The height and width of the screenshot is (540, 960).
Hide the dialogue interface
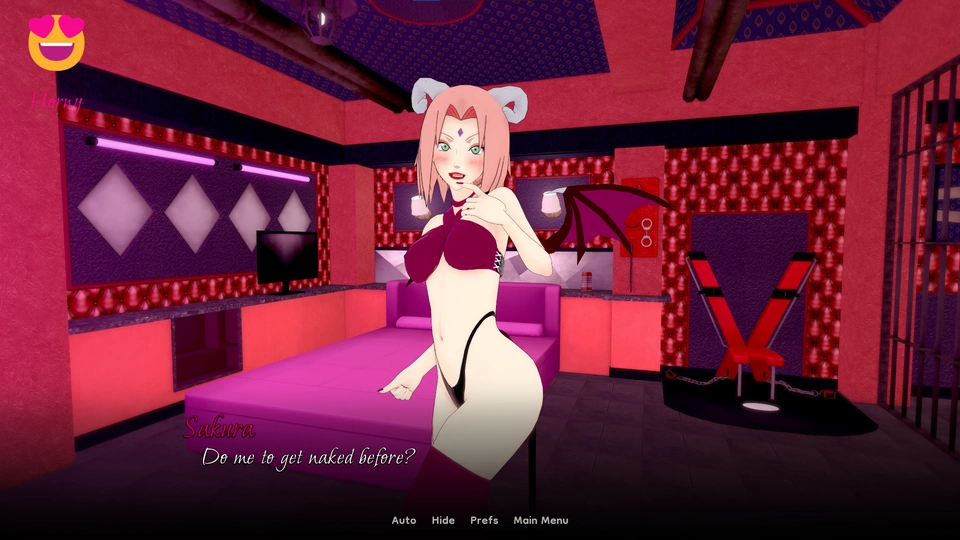pyautogui.click(x=443, y=520)
